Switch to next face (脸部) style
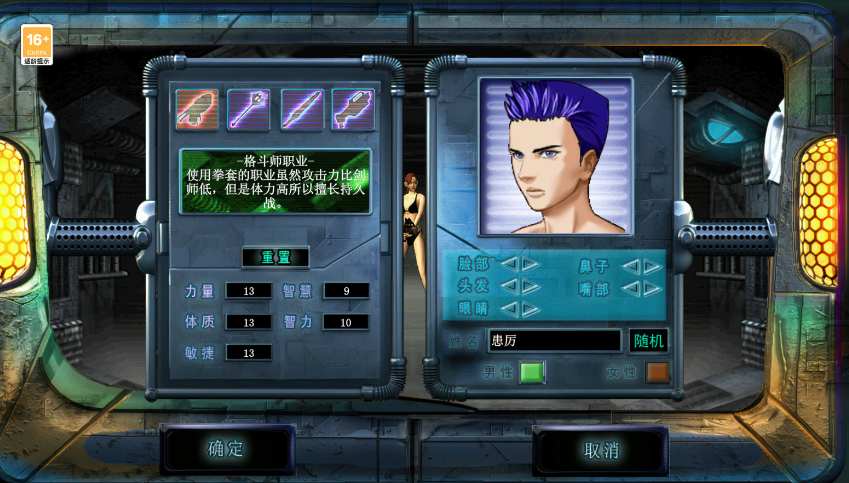The image size is (849, 483). pyautogui.click(x=530, y=264)
